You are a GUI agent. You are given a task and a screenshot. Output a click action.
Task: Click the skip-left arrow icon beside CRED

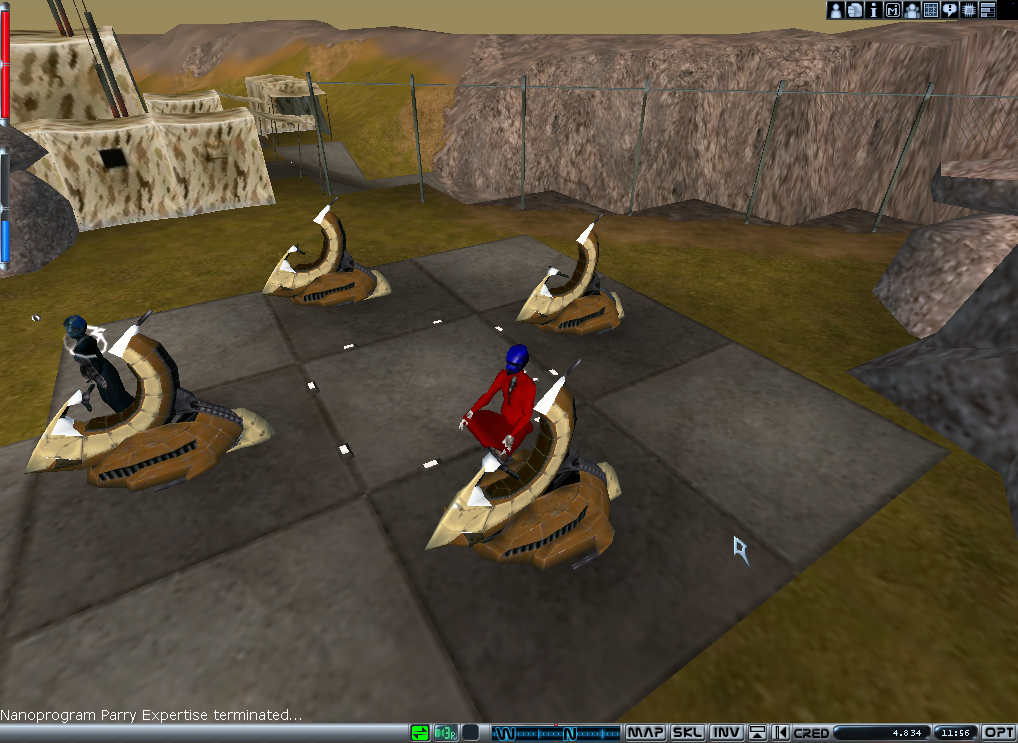pyautogui.click(x=781, y=733)
